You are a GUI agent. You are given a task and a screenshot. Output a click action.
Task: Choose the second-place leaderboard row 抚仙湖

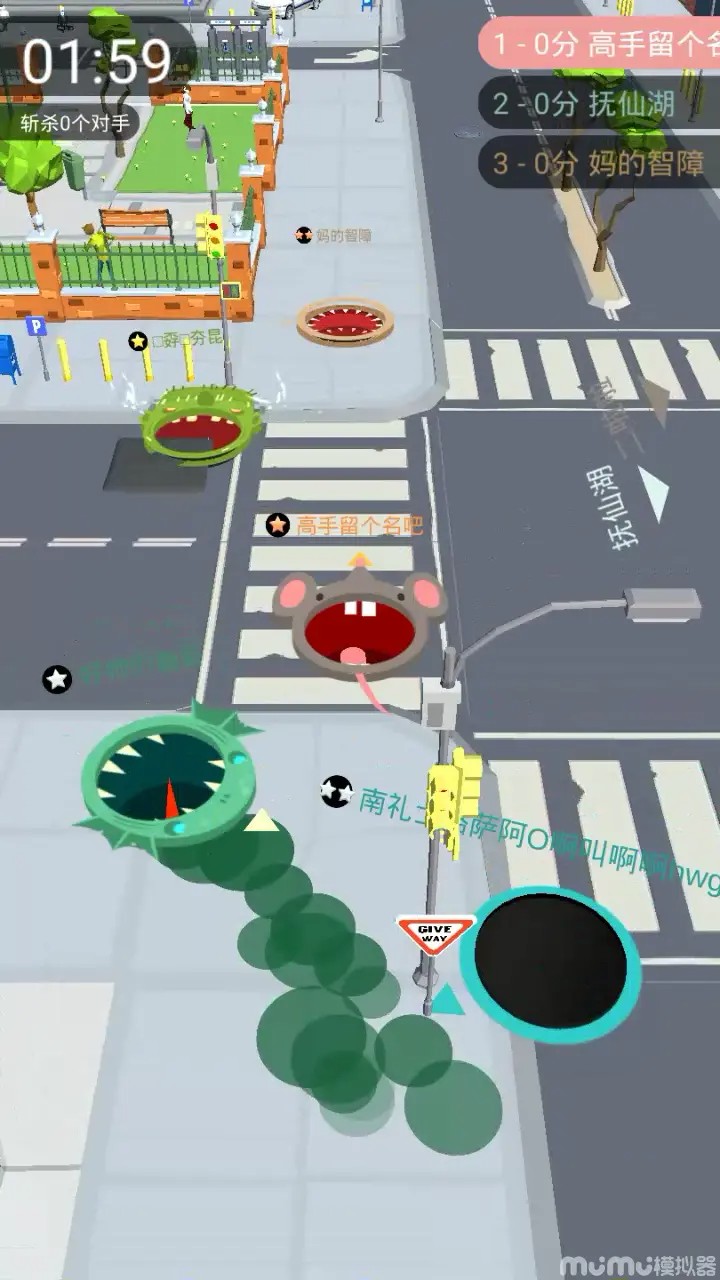(x=600, y=104)
